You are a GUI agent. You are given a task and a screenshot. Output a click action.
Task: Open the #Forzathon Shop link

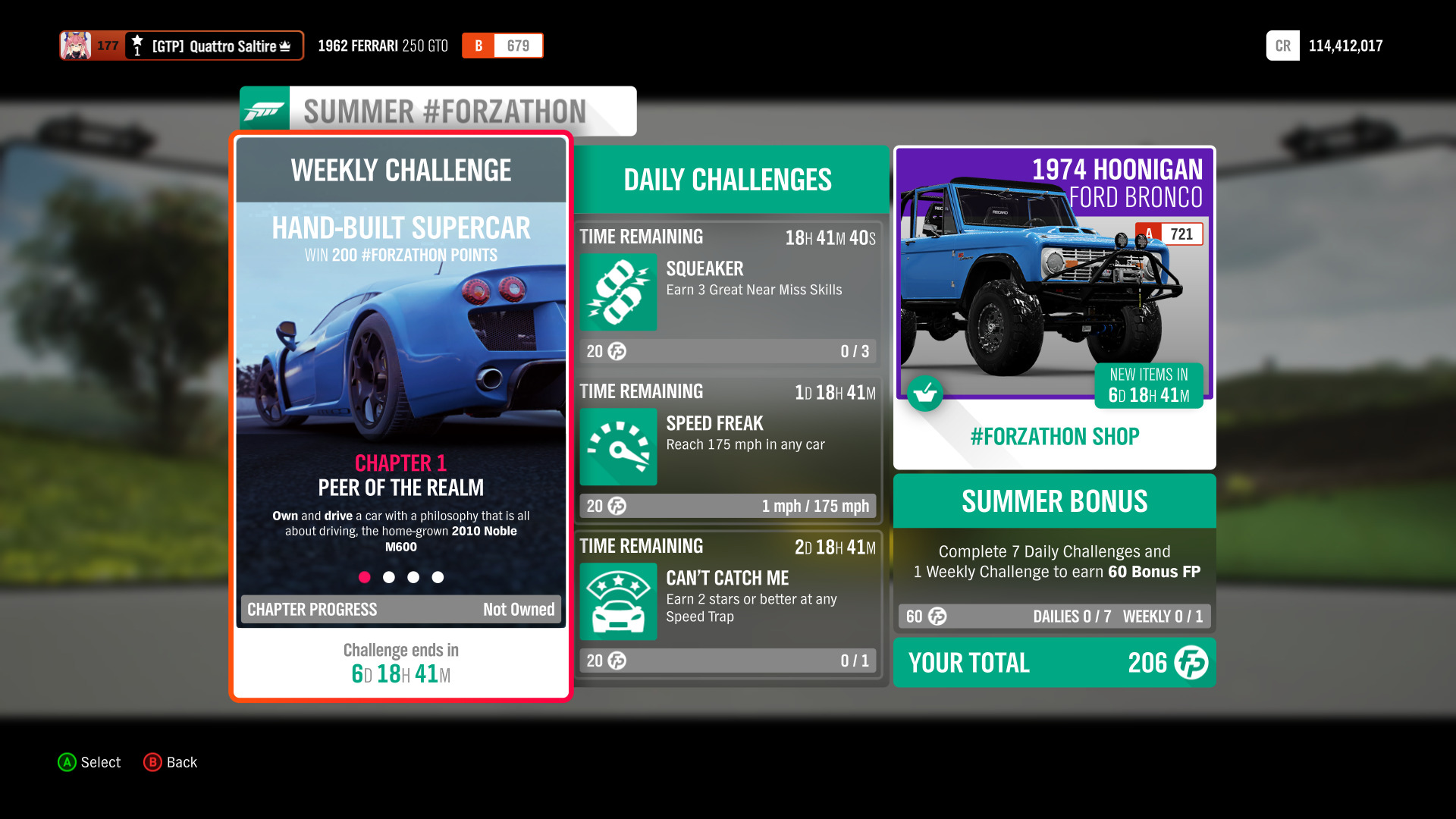(x=1054, y=436)
